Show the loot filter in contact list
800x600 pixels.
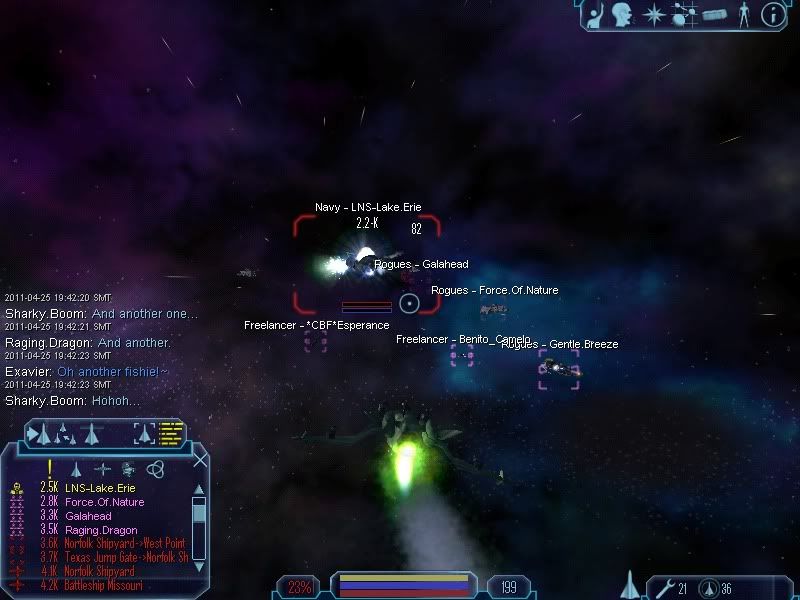(127, 468)
